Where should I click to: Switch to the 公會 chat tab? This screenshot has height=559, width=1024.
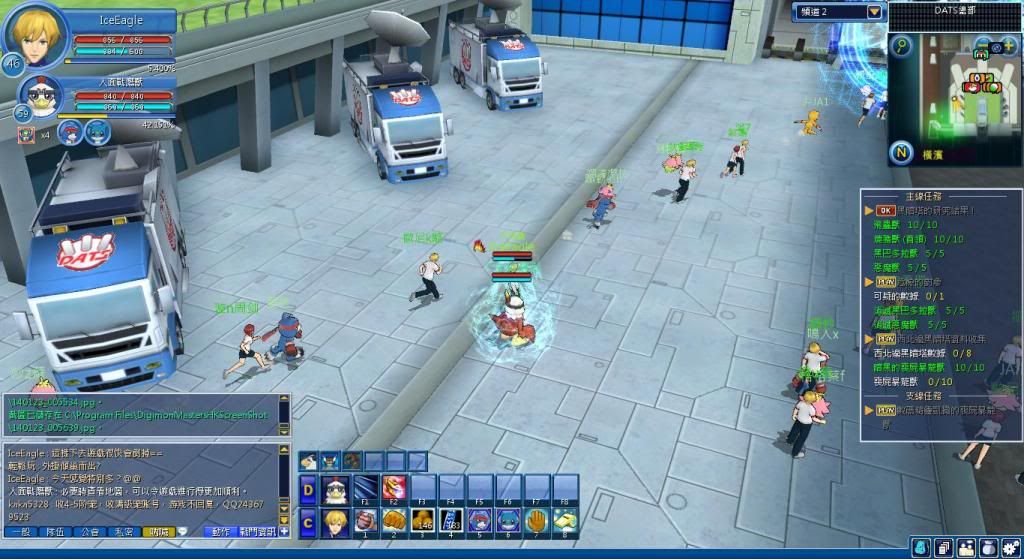90,533
